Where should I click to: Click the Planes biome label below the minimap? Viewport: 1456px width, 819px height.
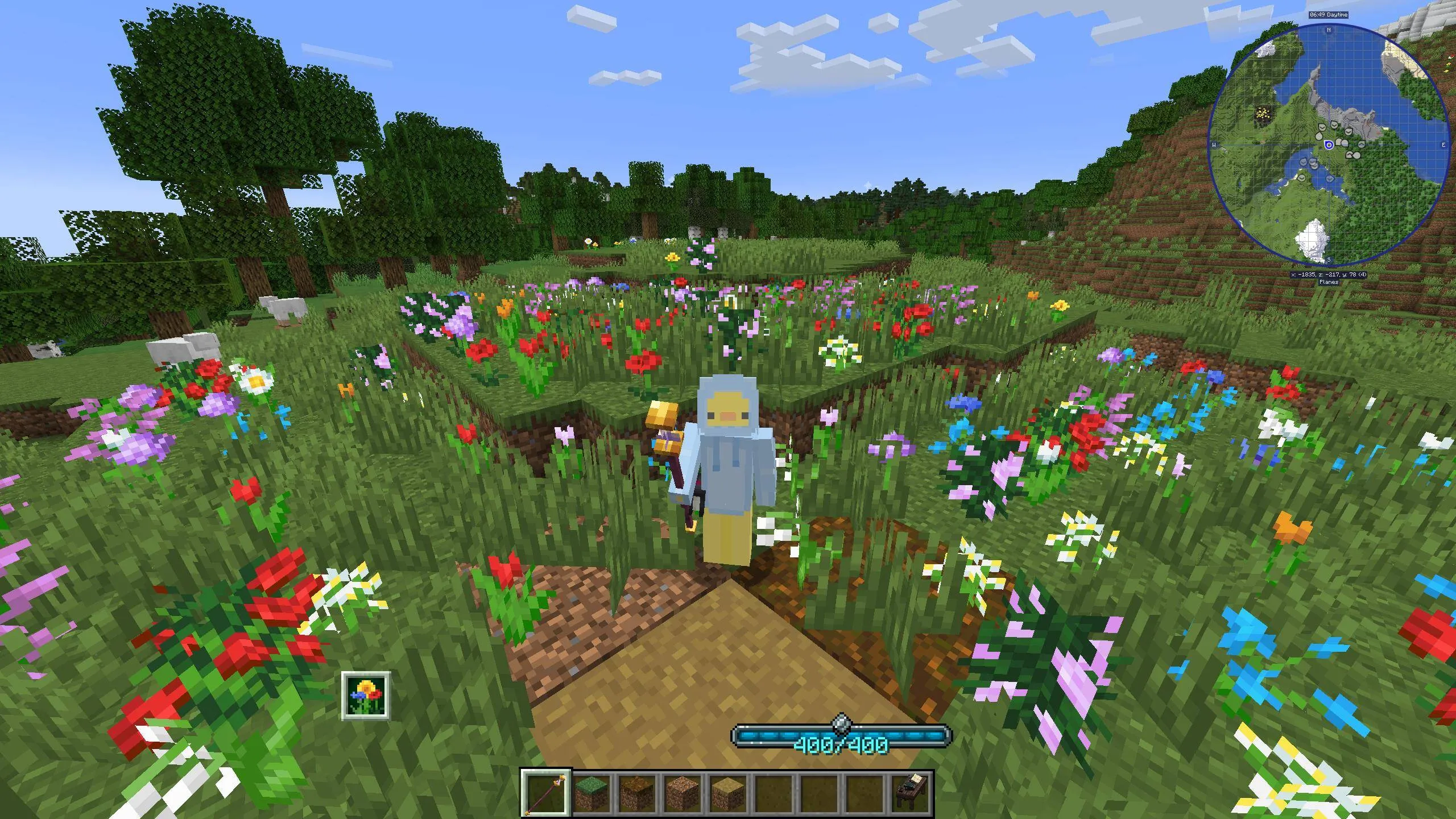tap(1329, 282)
